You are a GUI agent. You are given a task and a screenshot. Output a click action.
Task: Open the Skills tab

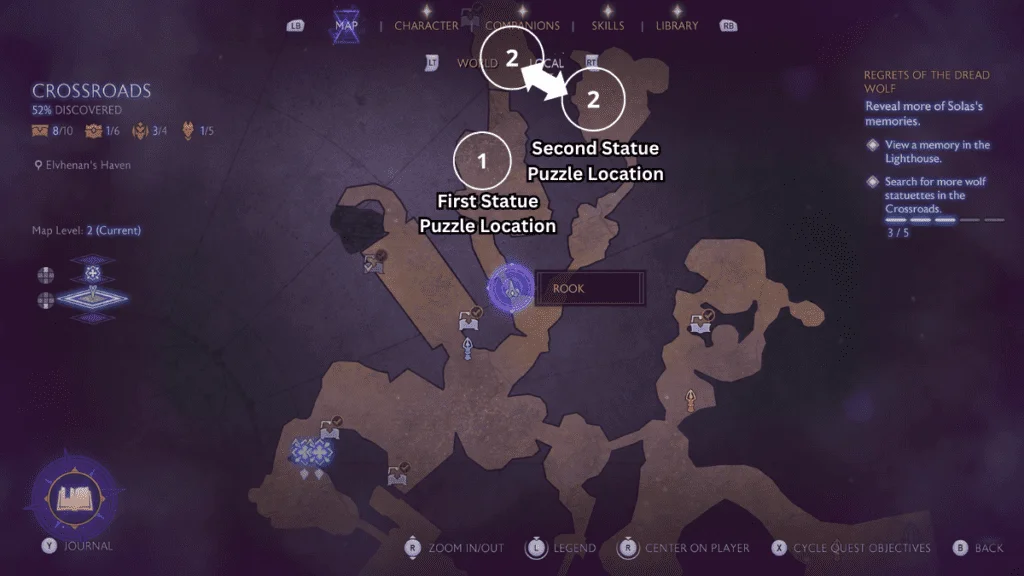(607, 25)
